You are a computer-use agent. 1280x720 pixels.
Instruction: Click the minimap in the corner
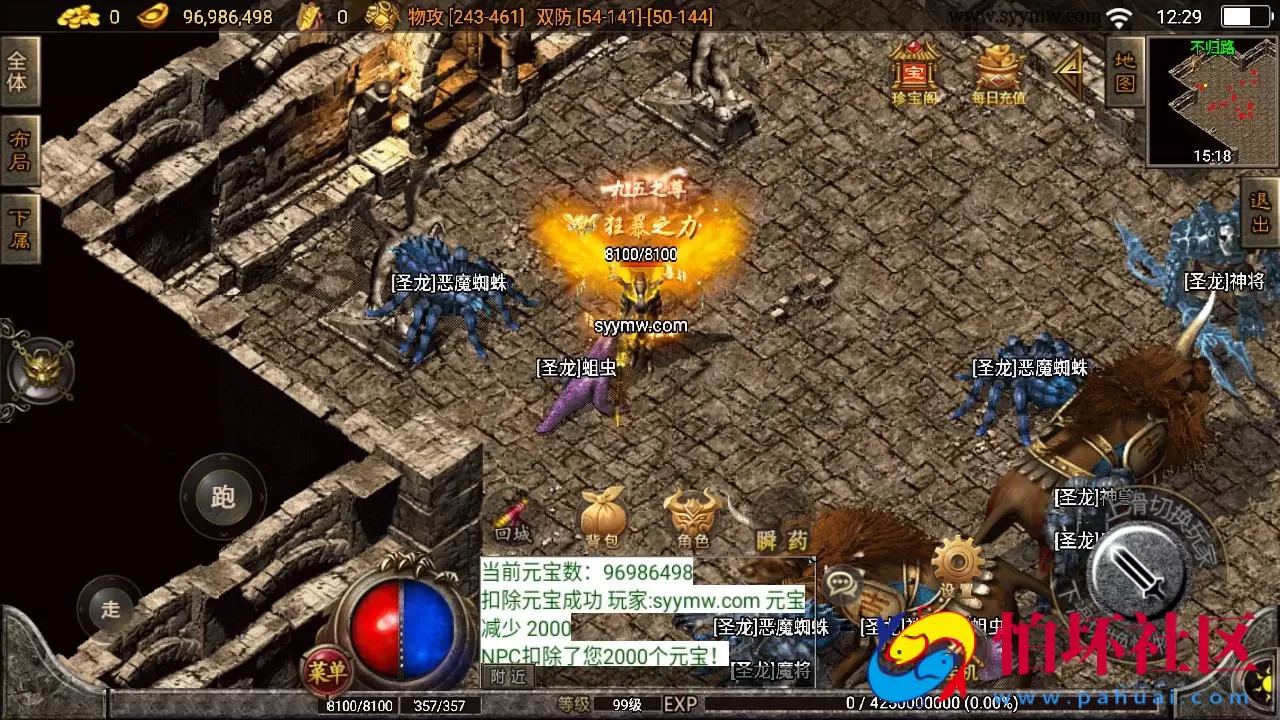coord(1215,95)
